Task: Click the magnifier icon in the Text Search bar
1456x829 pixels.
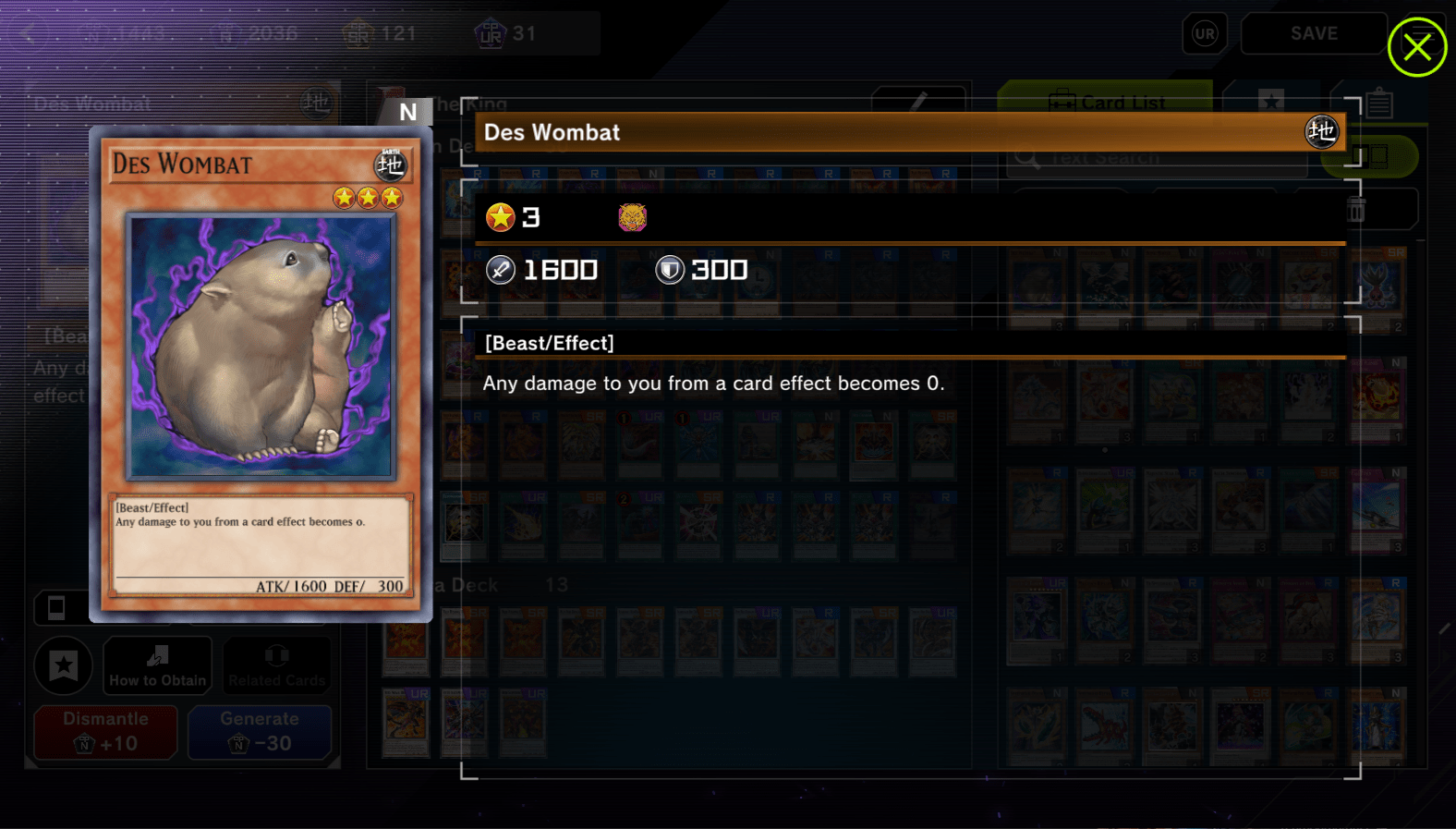Action: point(1025,157)
